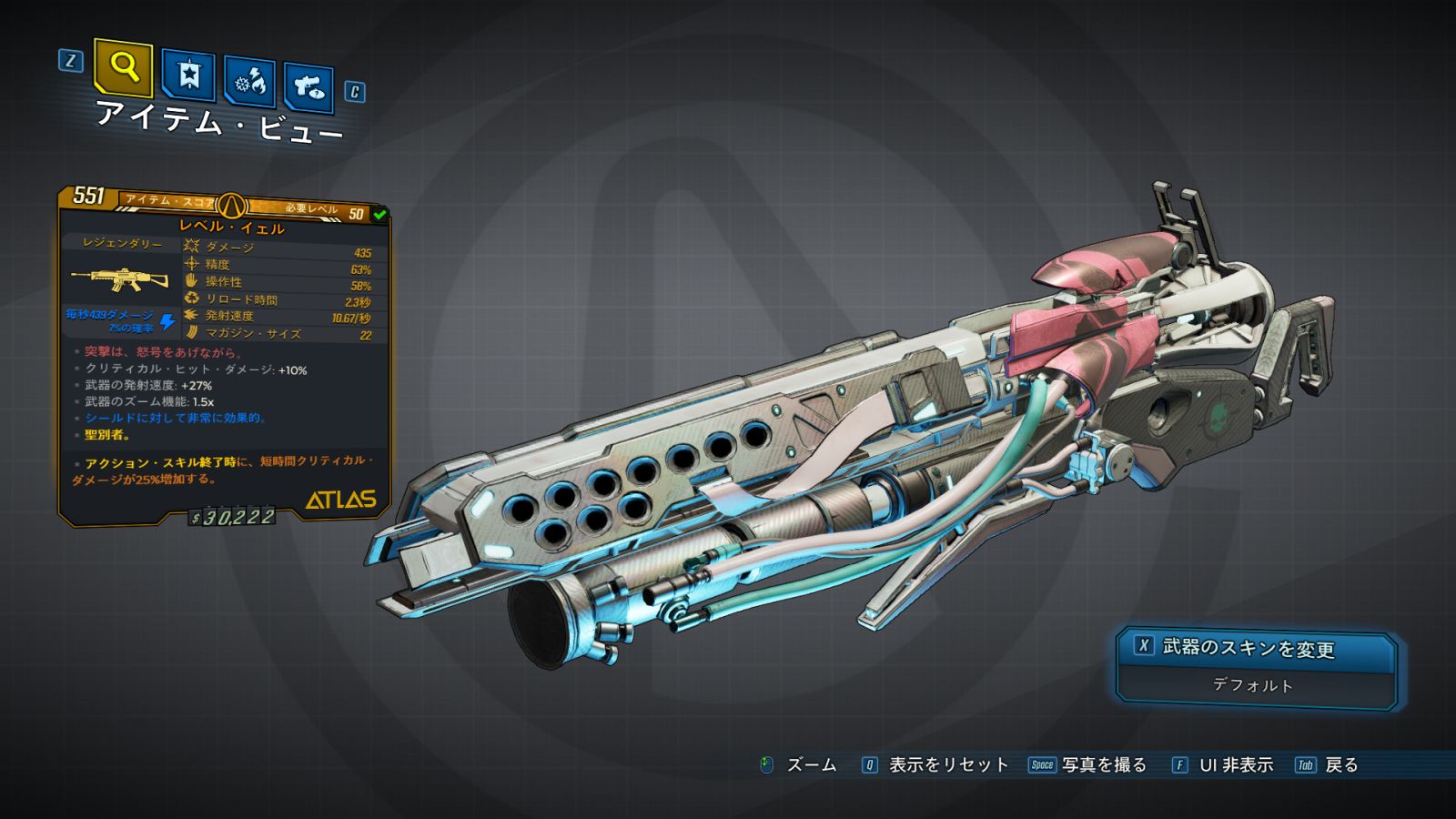
Task: Take a photo with 写真を撮る
Action: [x=1088, y=765]
